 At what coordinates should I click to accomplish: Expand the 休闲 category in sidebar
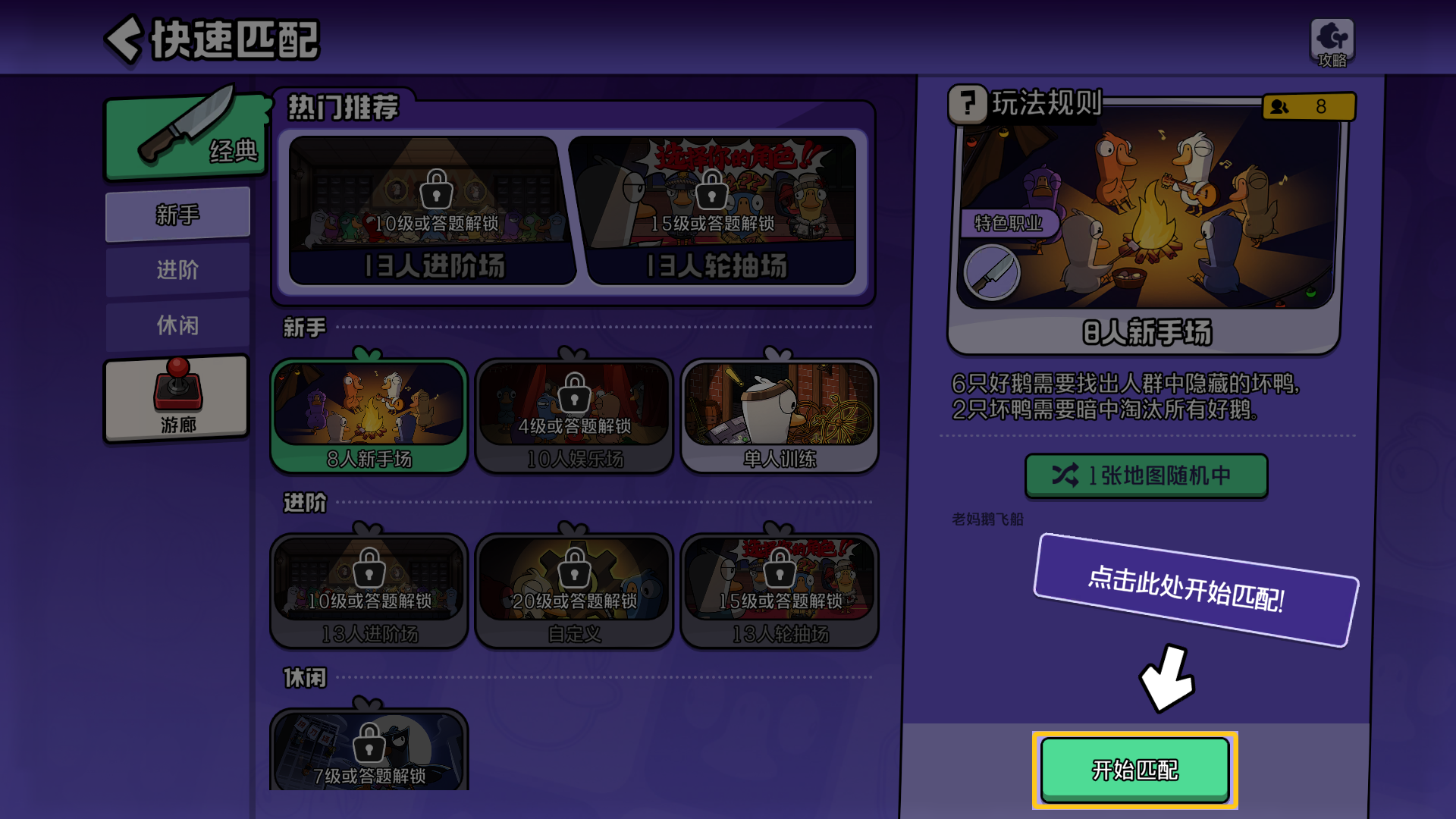point(178,325)
